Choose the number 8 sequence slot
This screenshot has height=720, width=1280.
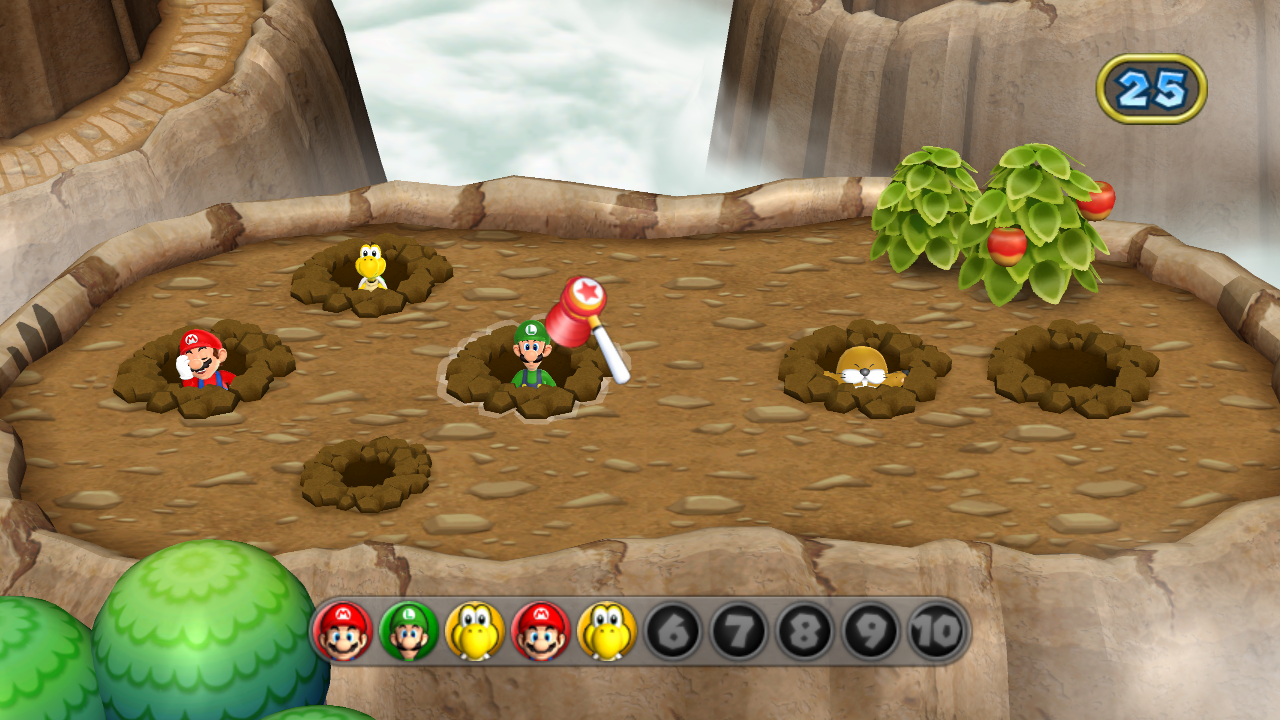click(x=805, y=631)
